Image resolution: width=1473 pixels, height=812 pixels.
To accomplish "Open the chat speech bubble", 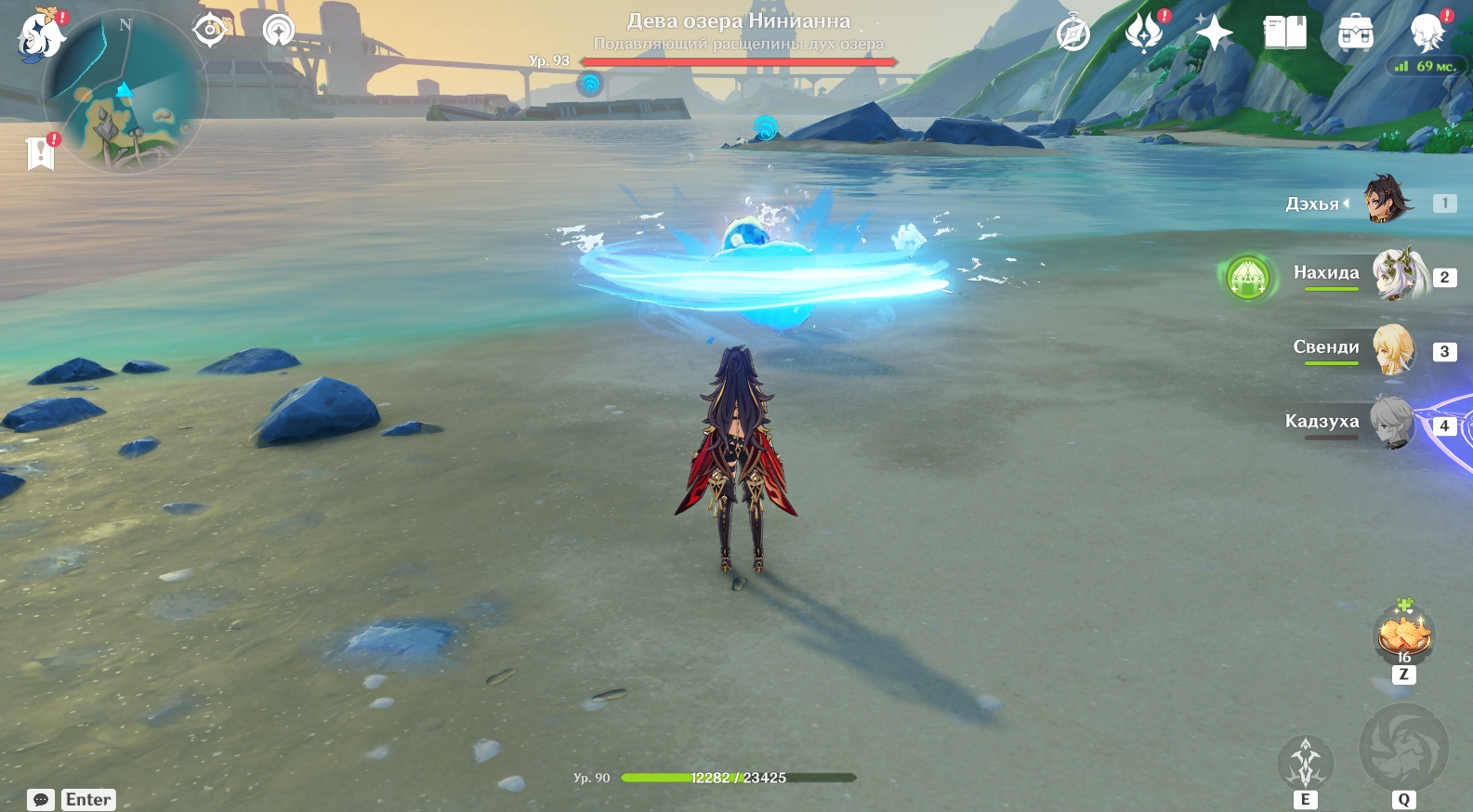I will click(41, 800).
